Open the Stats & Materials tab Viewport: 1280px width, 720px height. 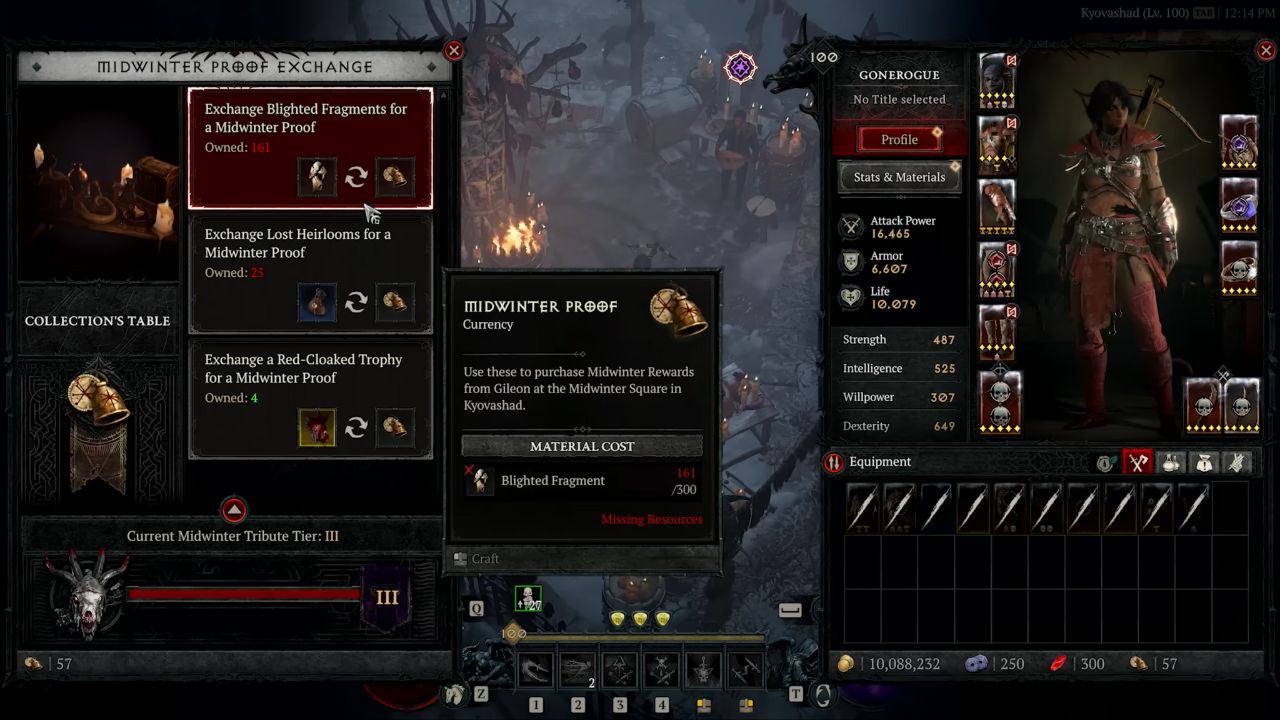(x=898, y=177)
